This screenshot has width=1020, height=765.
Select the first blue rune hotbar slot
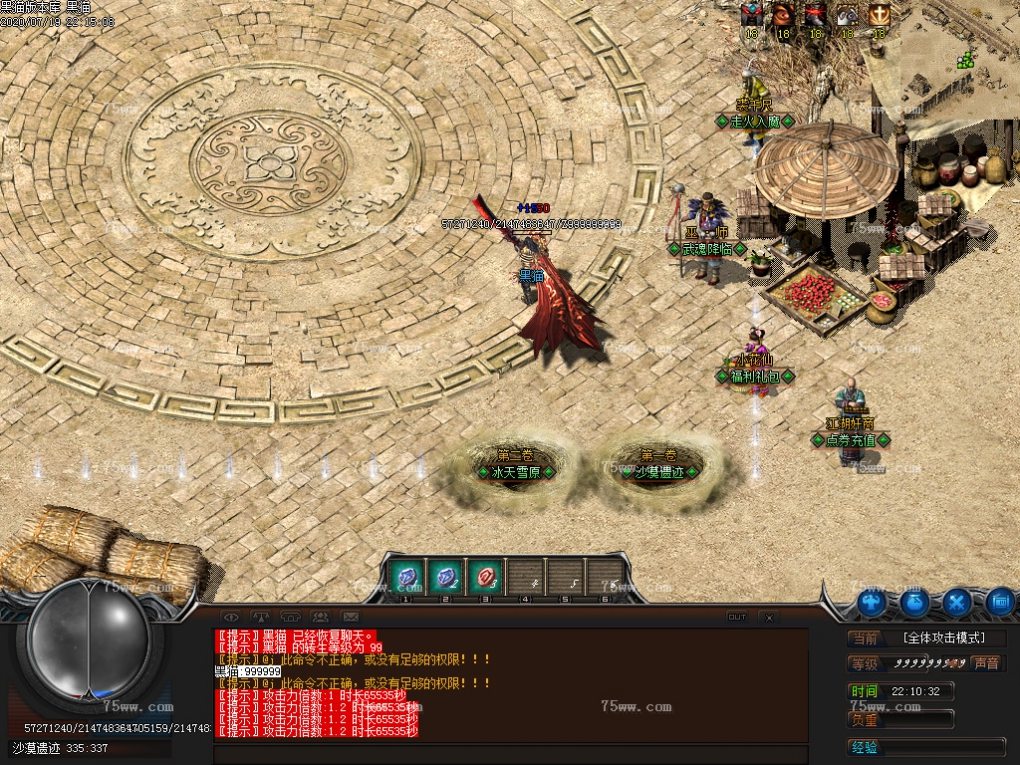tap(406, 577)
